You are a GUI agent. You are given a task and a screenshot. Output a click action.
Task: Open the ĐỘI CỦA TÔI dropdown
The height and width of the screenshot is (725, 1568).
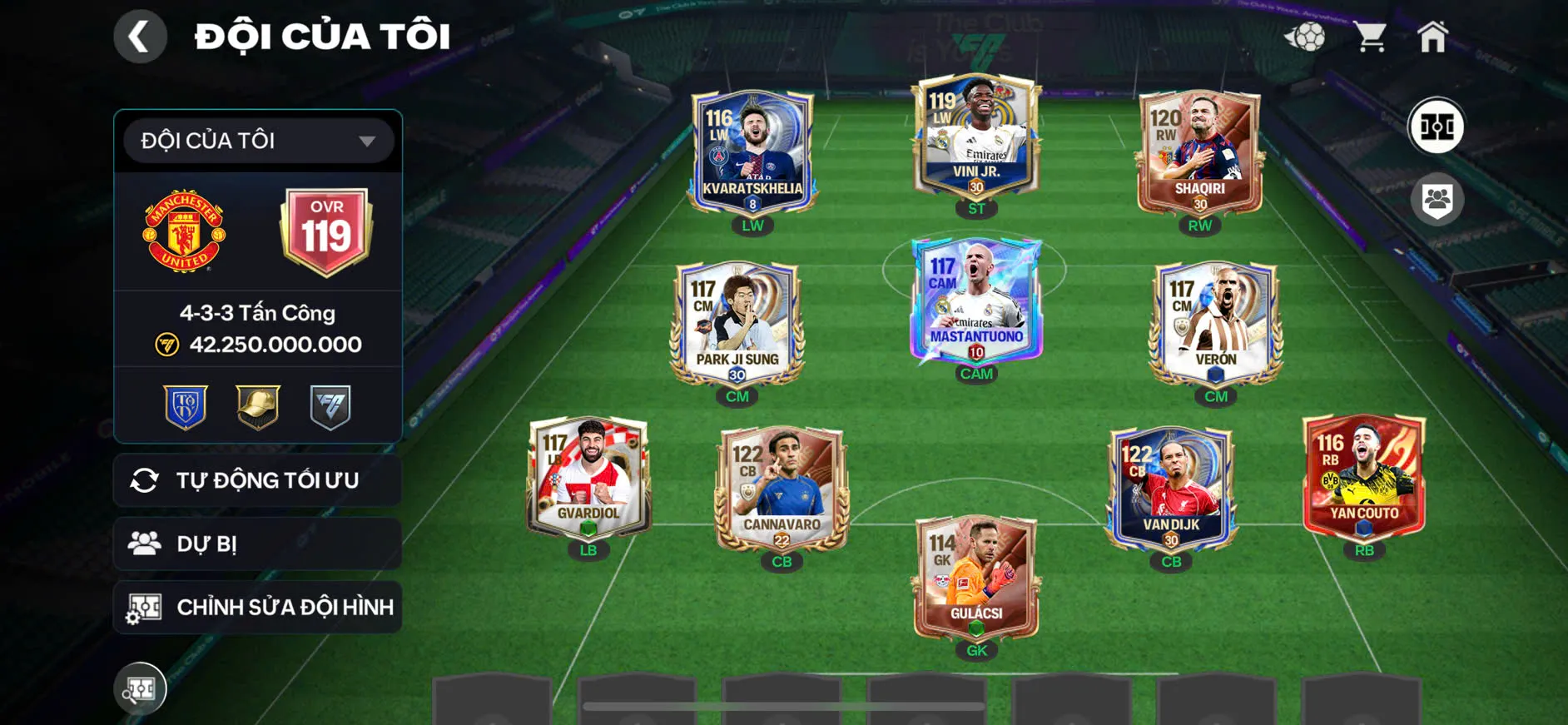point(258,141)
